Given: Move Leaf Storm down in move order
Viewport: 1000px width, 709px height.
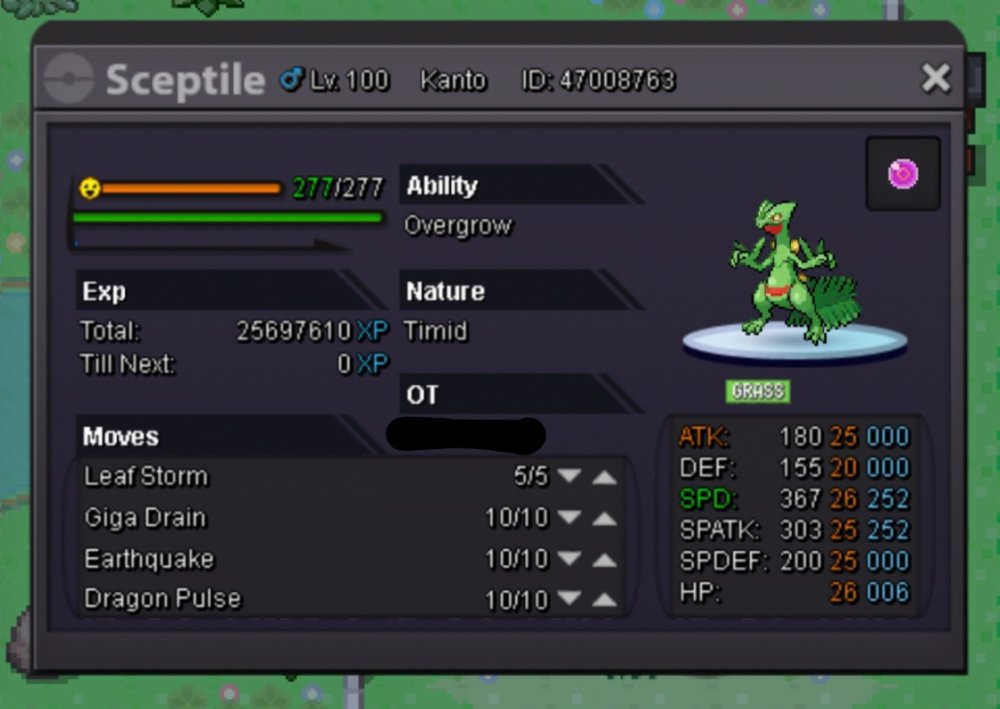Looking at the screenshot, I should tap(570, 477).
